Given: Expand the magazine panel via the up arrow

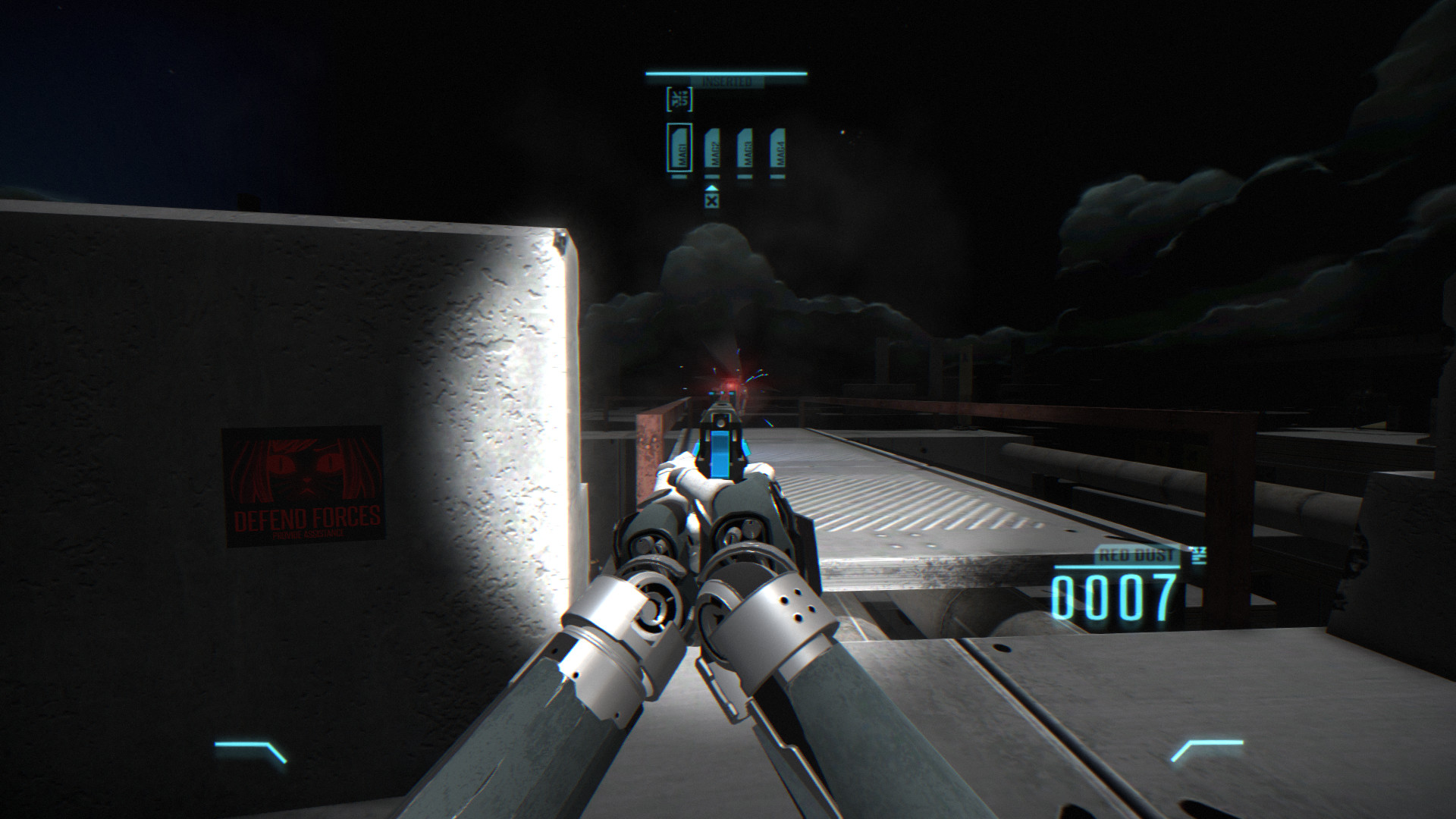Looking at the screenshot, I should [x=712, y=189].
